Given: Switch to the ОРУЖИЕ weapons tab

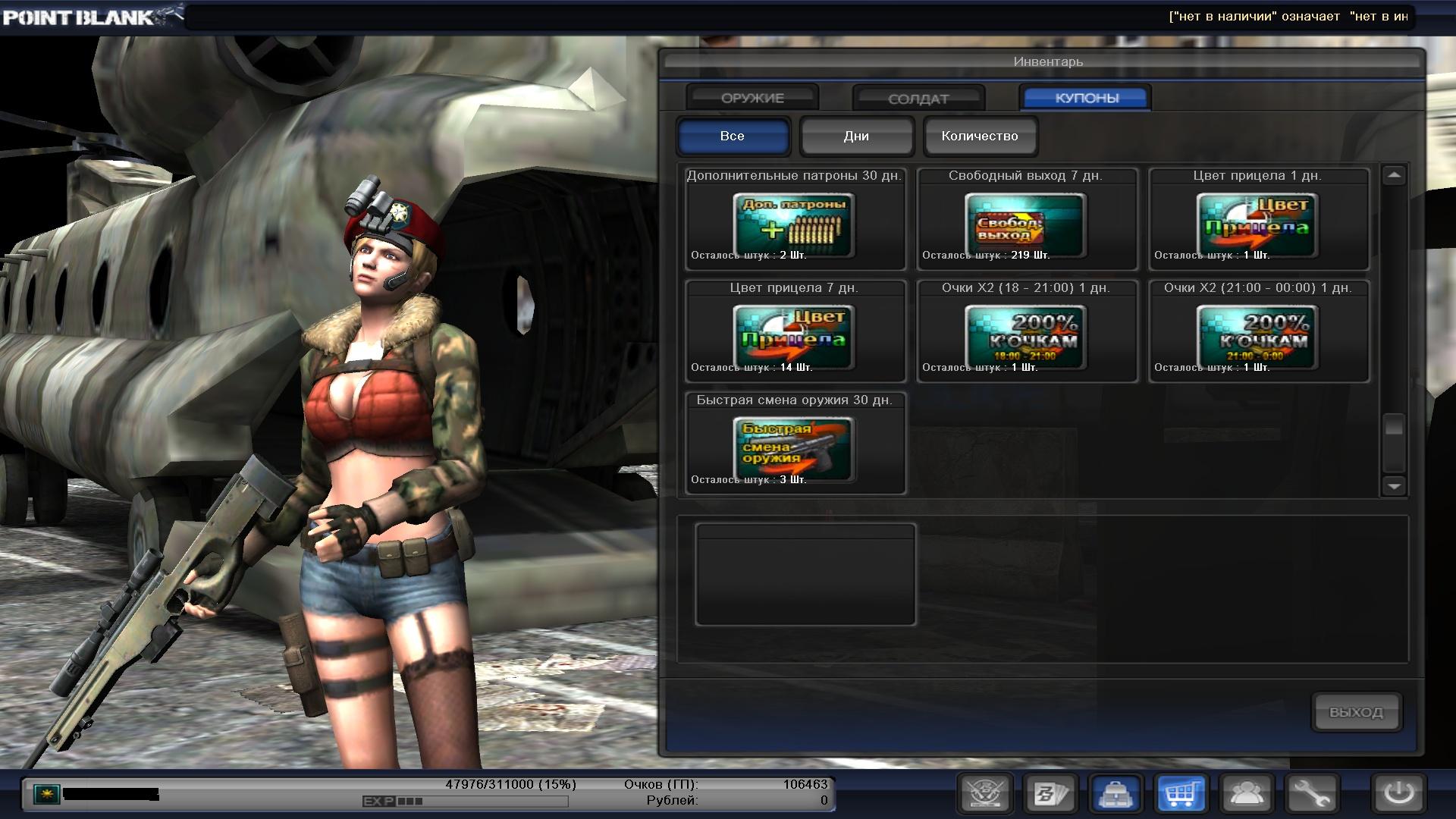Looking at the screenshot, I should click(752, 98).
